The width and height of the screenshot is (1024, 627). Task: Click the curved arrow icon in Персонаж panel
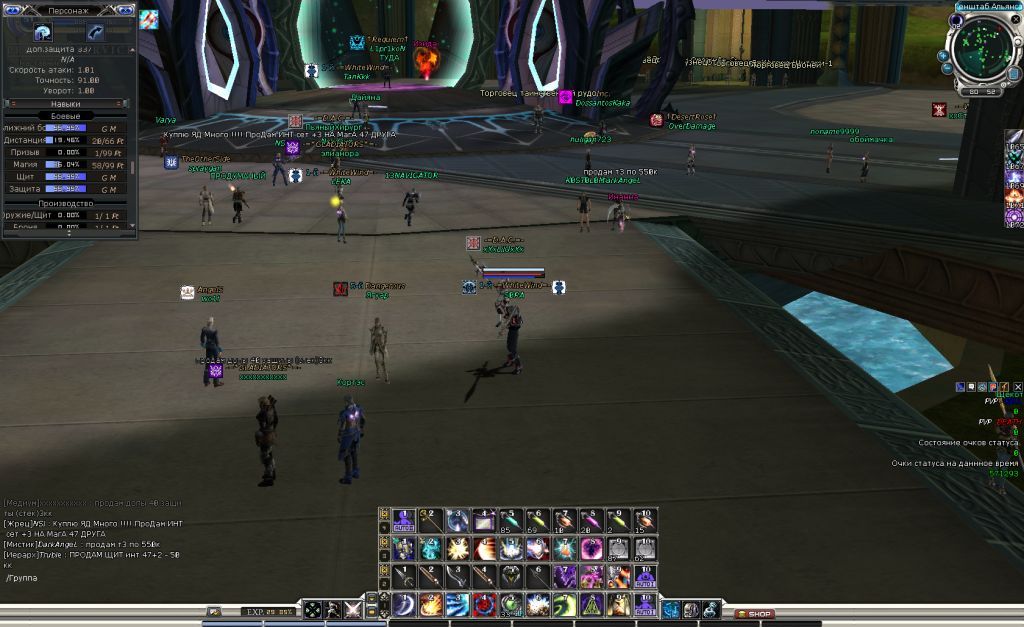point(96,32)
